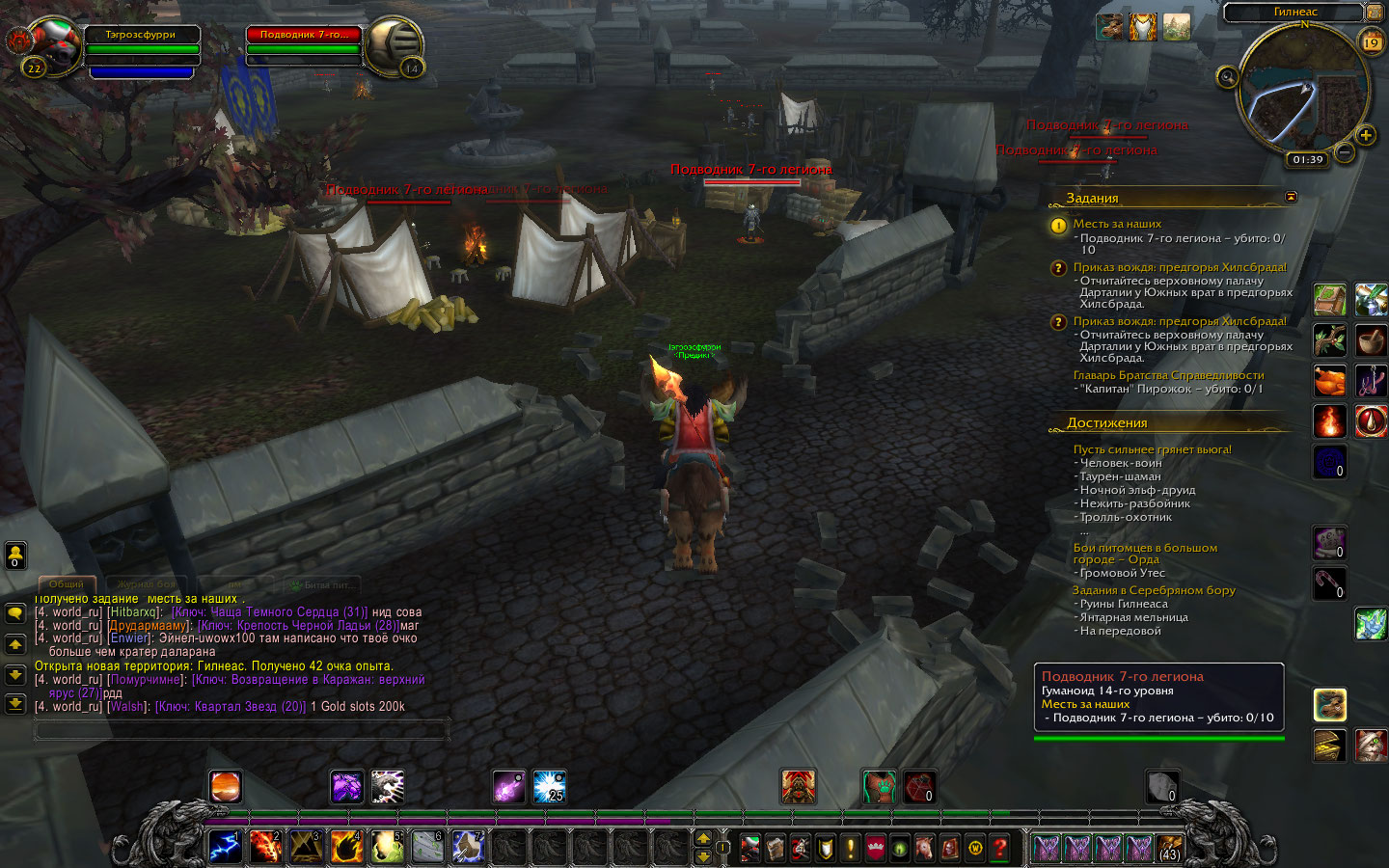1389x868 pixels.
Task: Select the 'Месть за наших' quest entry
Action: click(1117, 224)
